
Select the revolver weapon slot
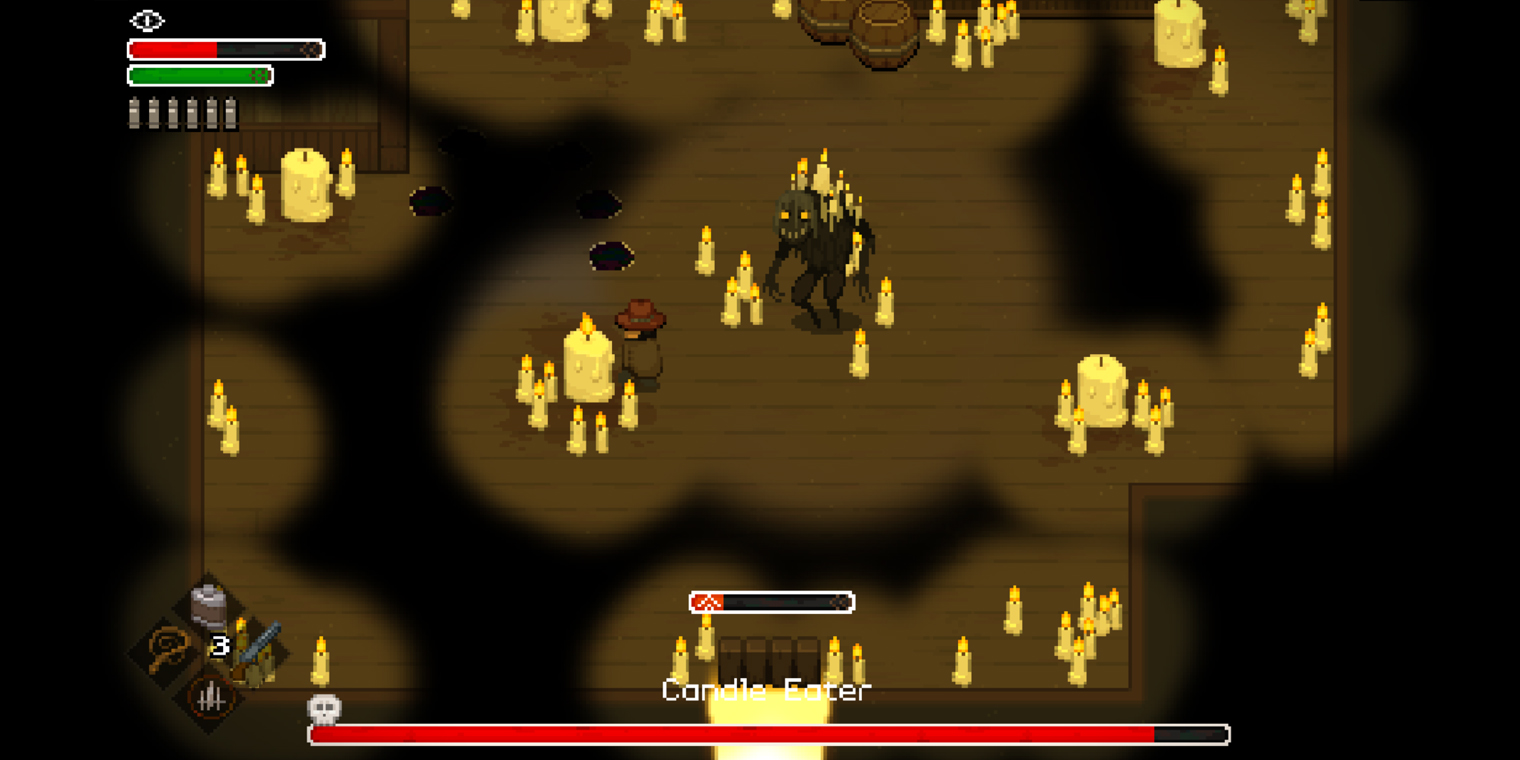257,650
